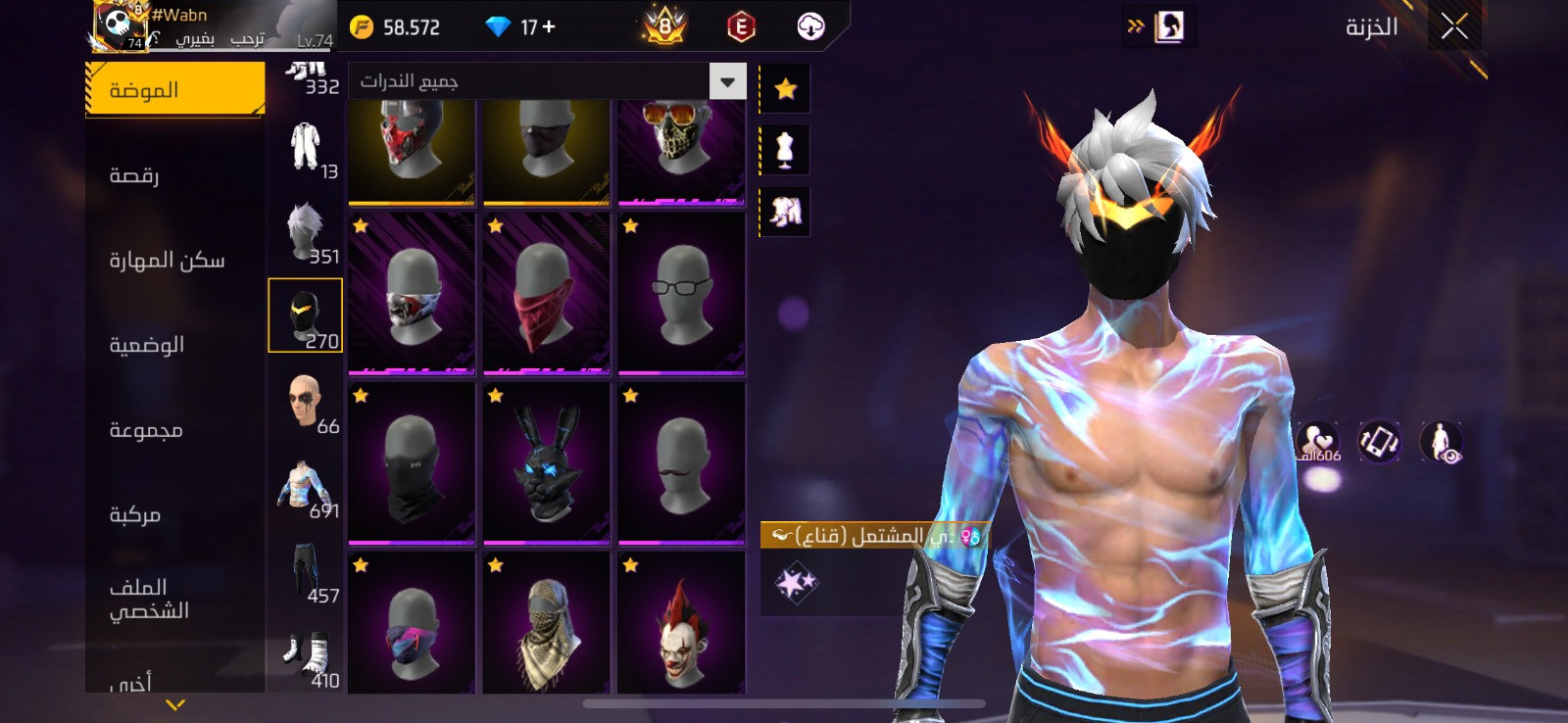
Task: Open the player profile avatar #Wabn
Action: click(120, 26)
